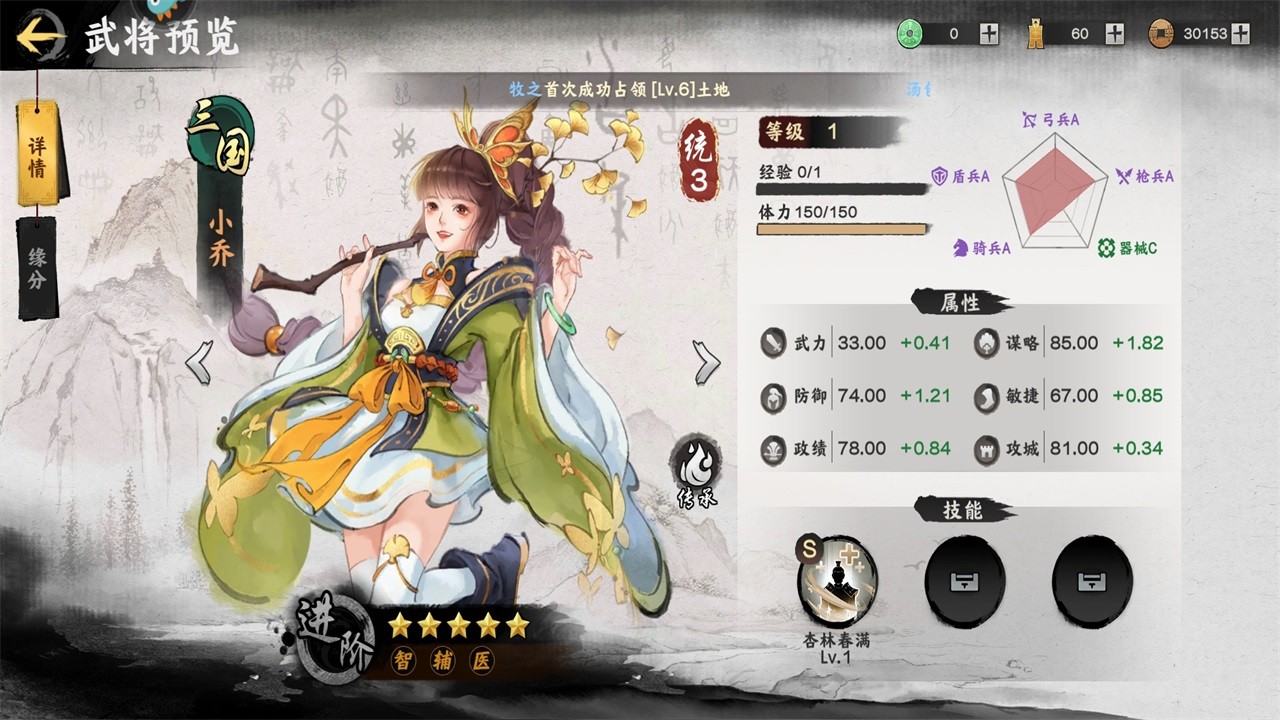View the troop aptitude radar chart

click(x=1055, y=185)
